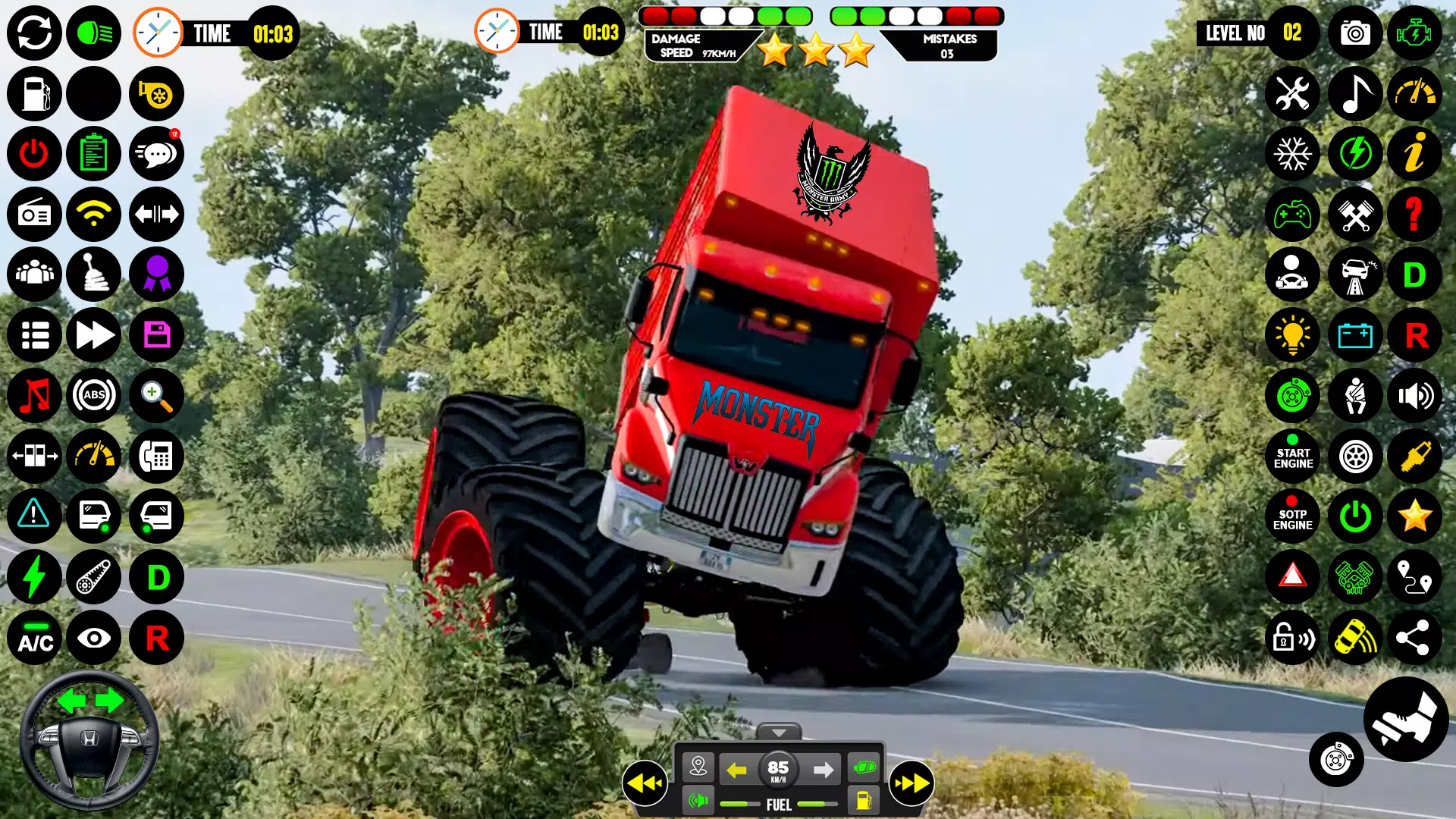Toggle the A/C control
The image size is (1456, 819).
point(33,637)
